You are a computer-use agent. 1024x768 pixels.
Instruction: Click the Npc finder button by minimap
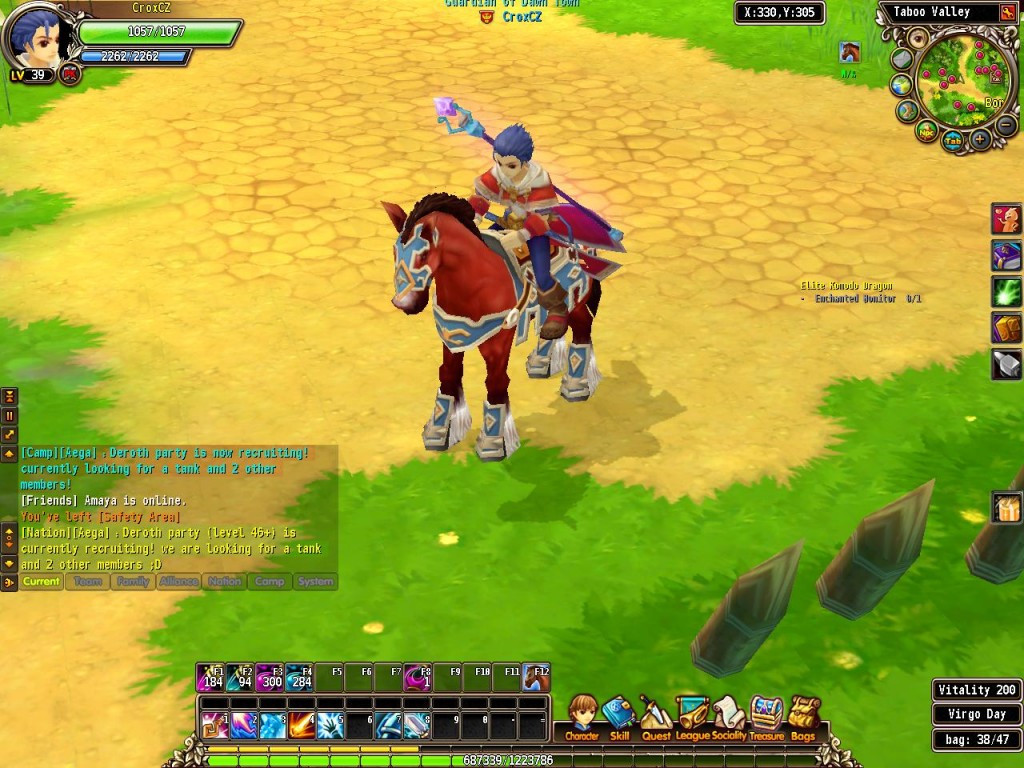[927, 131]
